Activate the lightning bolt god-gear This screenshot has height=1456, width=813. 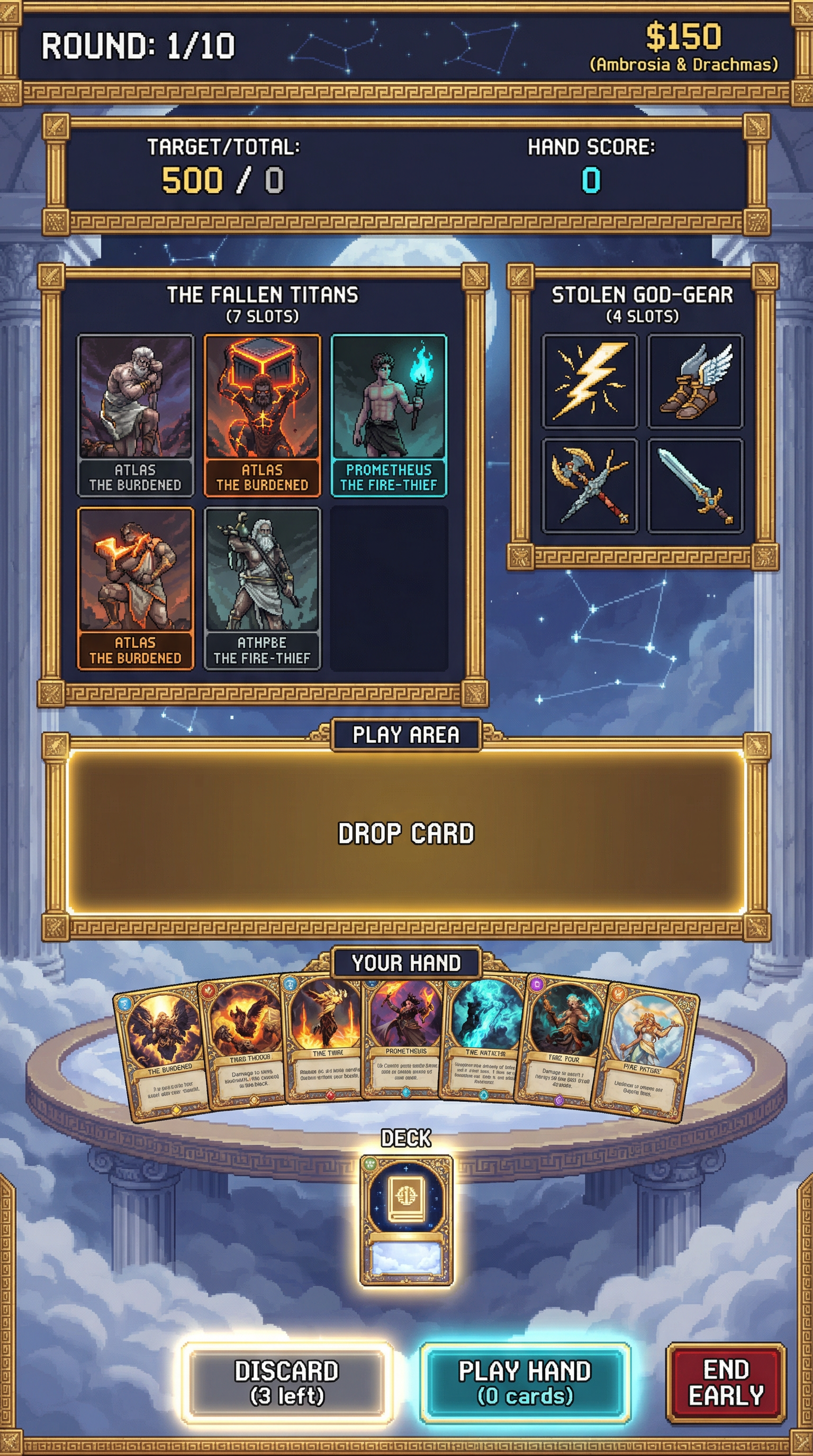590,381
